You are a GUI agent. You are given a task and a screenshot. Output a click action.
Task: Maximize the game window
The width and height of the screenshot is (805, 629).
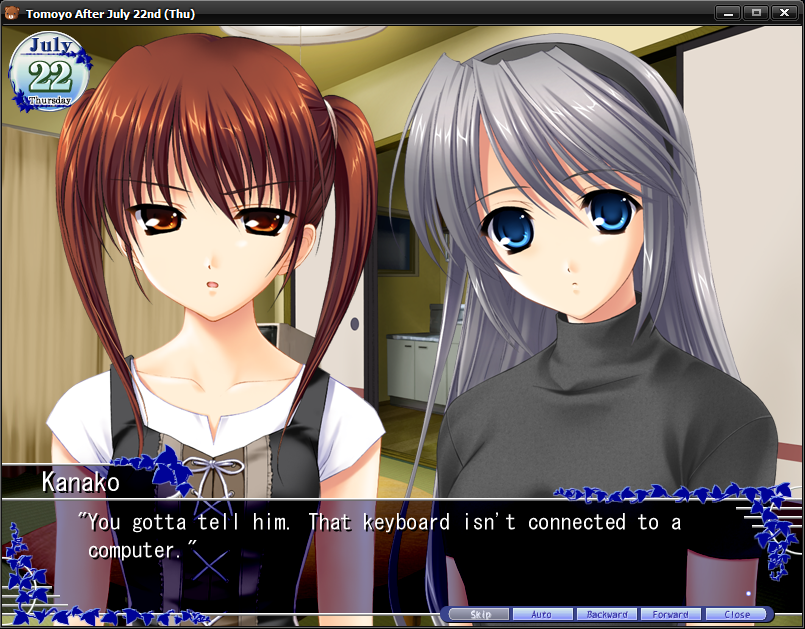pyautogui.click(x=754, y=13)
